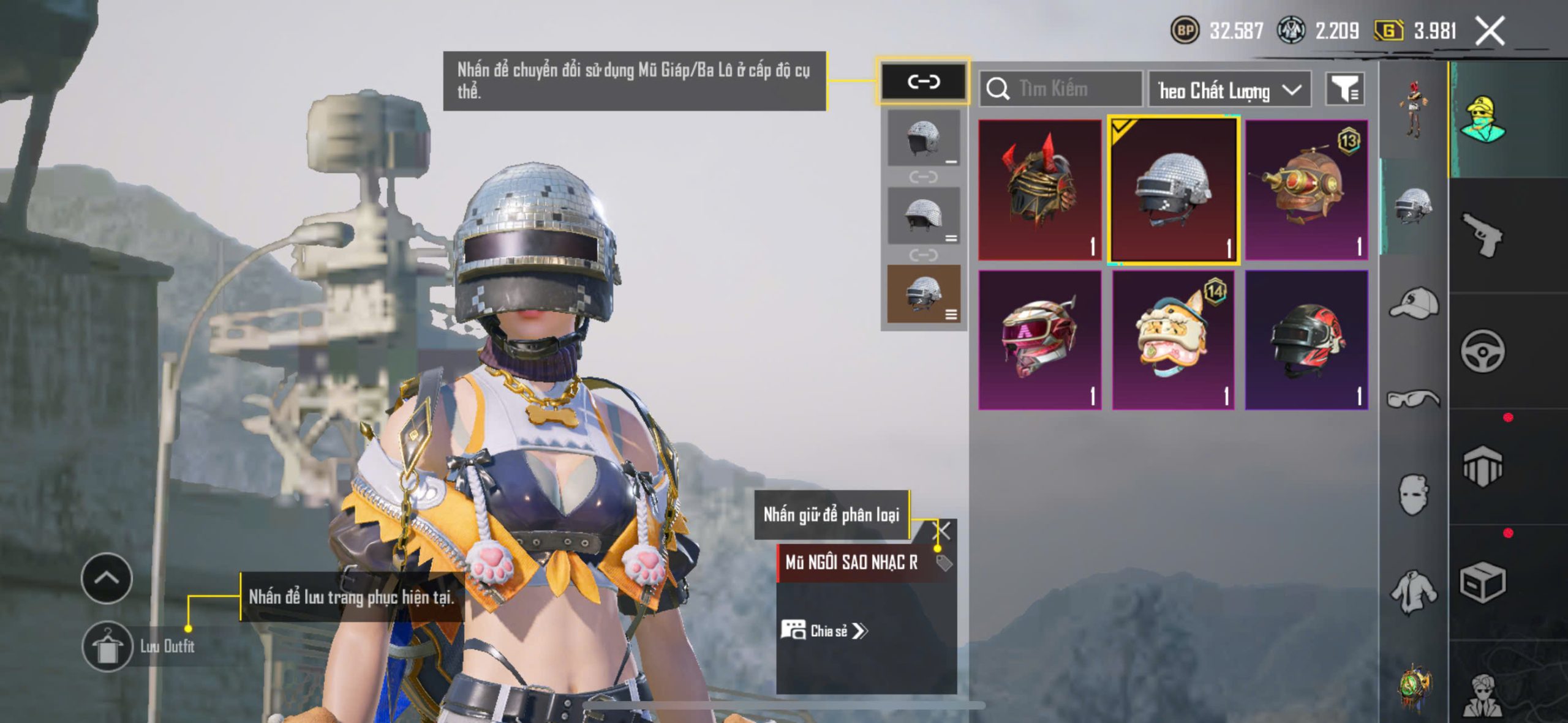Close the inventory screen
This screenshot has width=1568, height=723.
tap(1490, 31)
